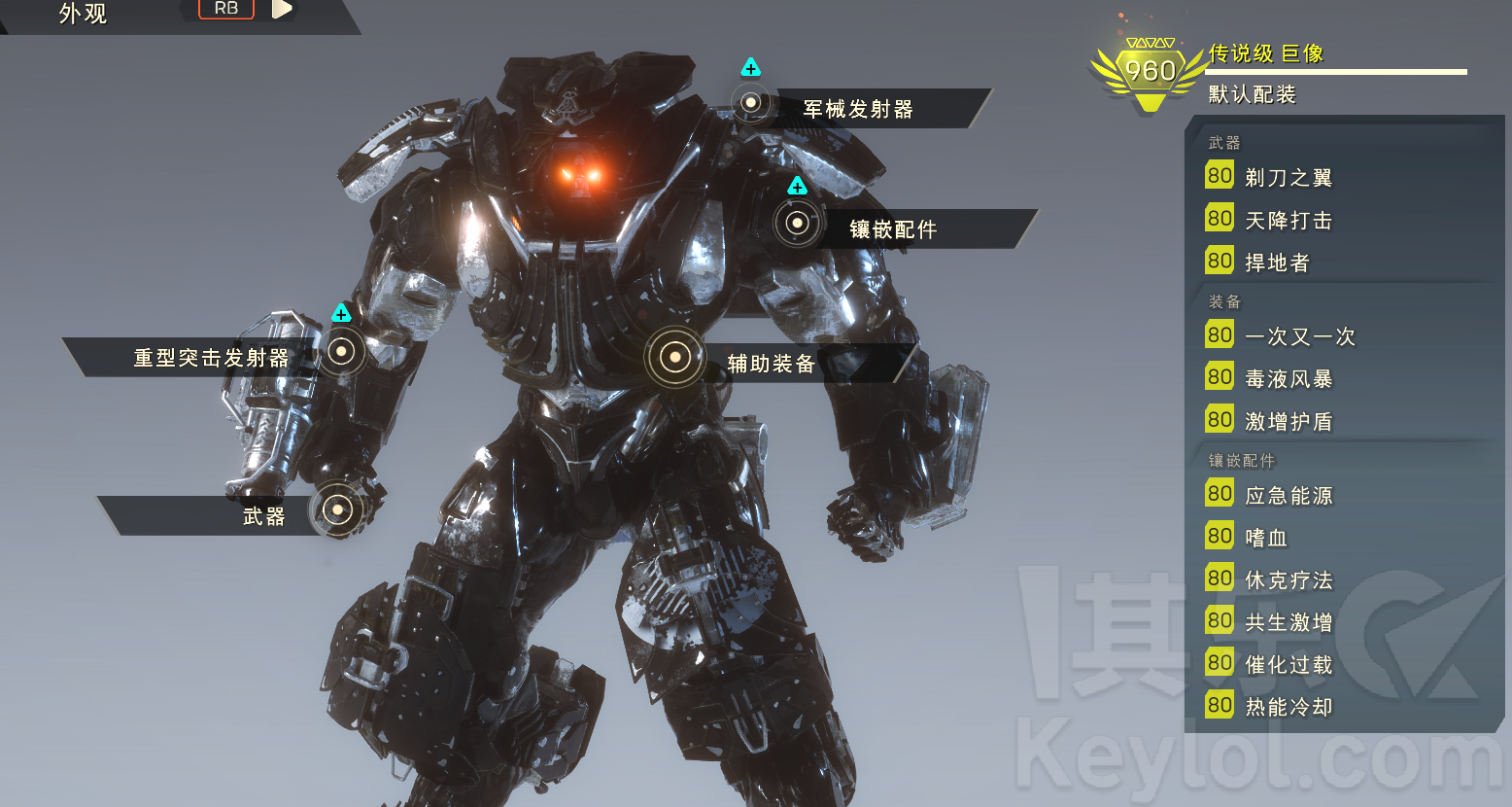Screen dimensions: 1512x807
Task: Open the 默认配装 loadout header
Action: [x=1253, y=94]
